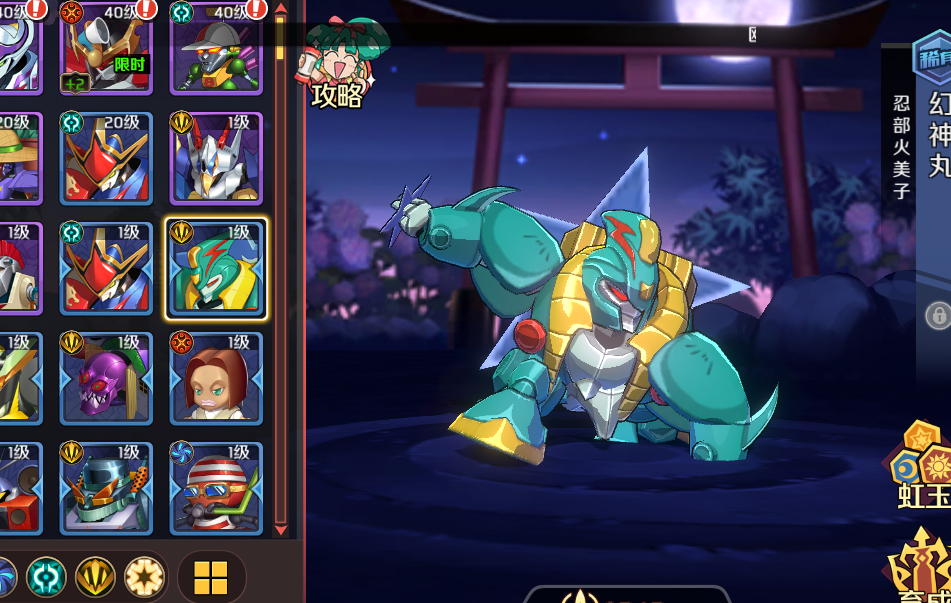Open the 攻略 strategy guide
Image resolution: width=951 pixels, height=603 pixels.
pos(333,68)
